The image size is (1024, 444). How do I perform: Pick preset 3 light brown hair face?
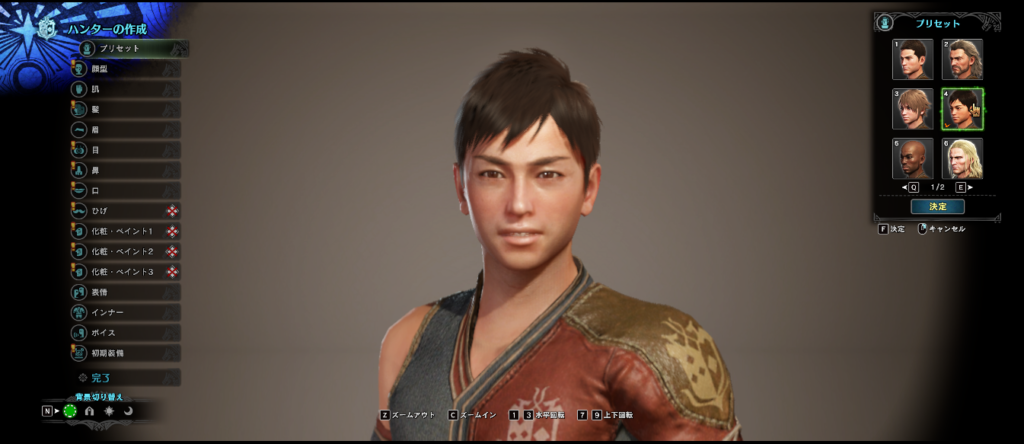point(913,109)
